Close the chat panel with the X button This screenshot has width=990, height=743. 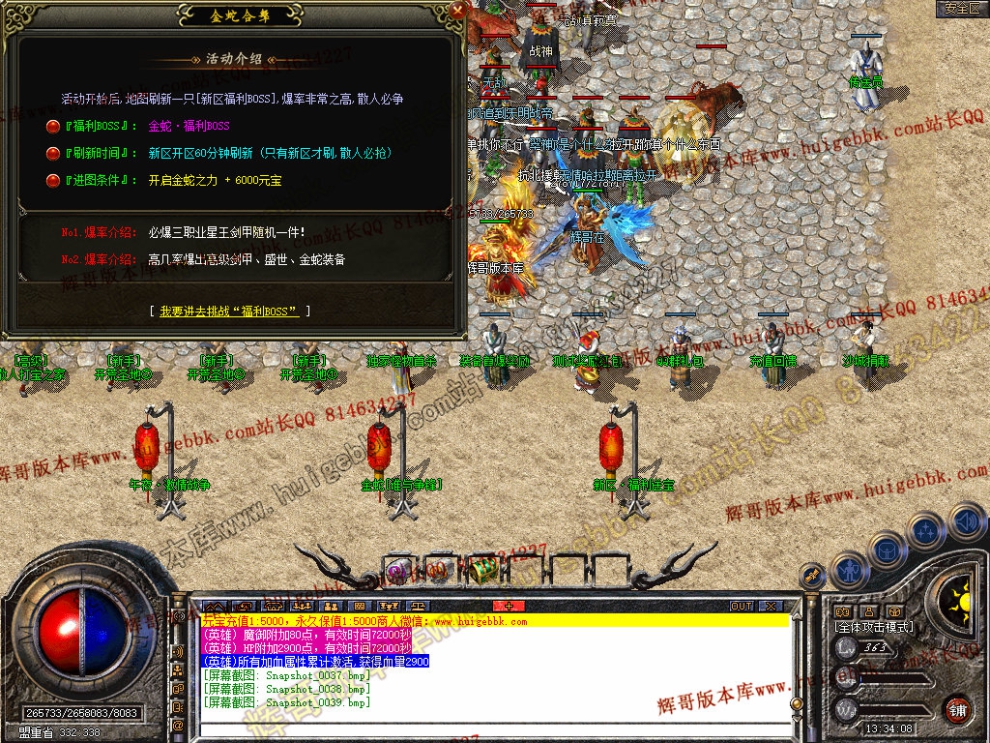(770, 606)
